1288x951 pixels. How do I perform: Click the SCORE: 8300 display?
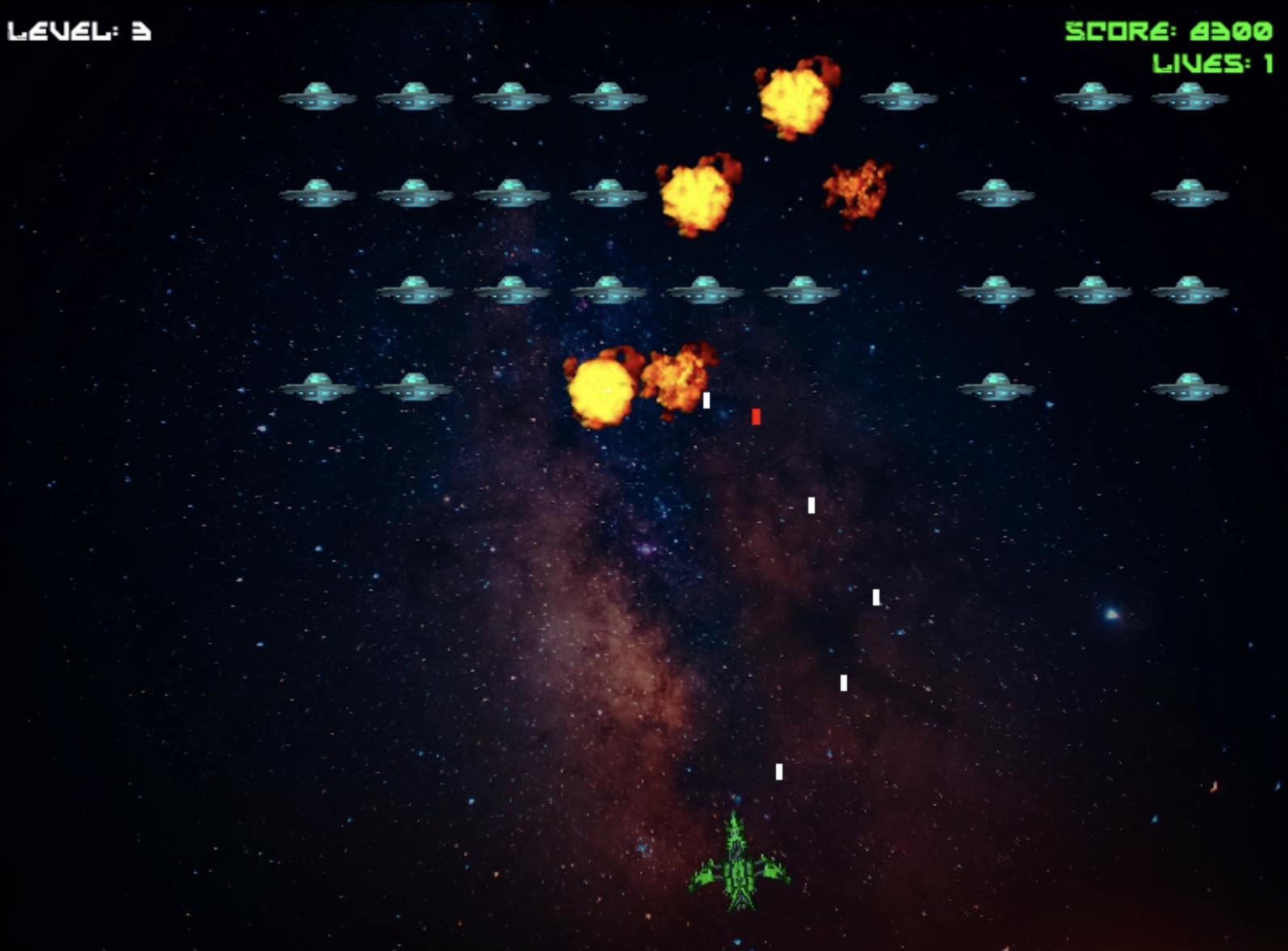coord(1168,31)
